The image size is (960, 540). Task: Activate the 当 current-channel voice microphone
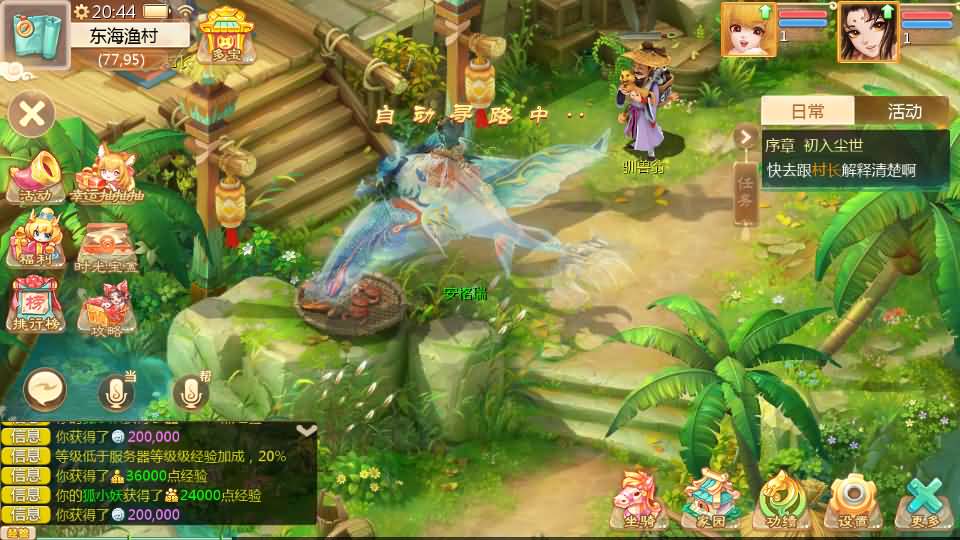coord(115,393)
